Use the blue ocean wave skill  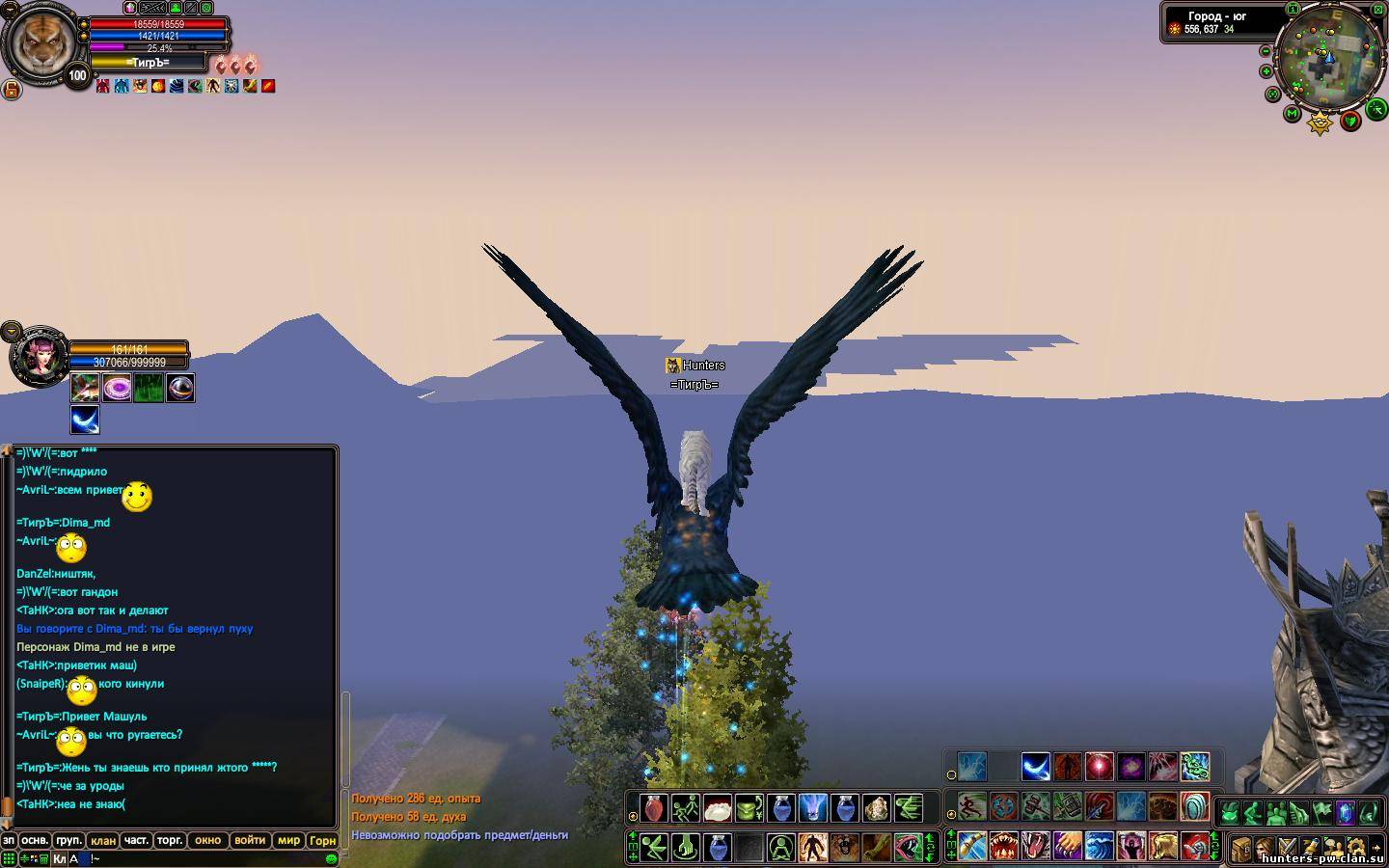(1099, 847)
